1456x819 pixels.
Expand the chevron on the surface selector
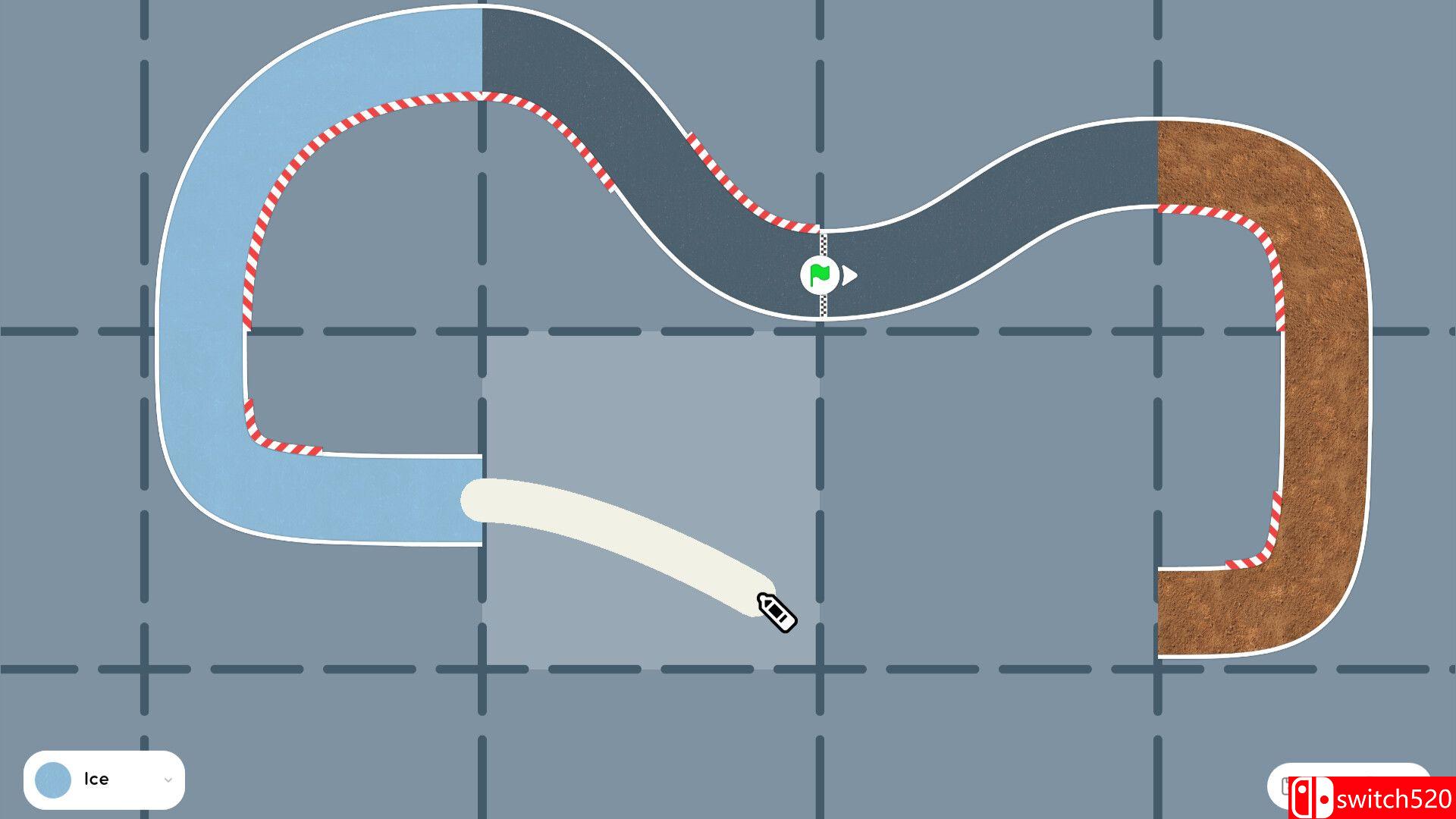pyautogui.click(x=168, y=778)
